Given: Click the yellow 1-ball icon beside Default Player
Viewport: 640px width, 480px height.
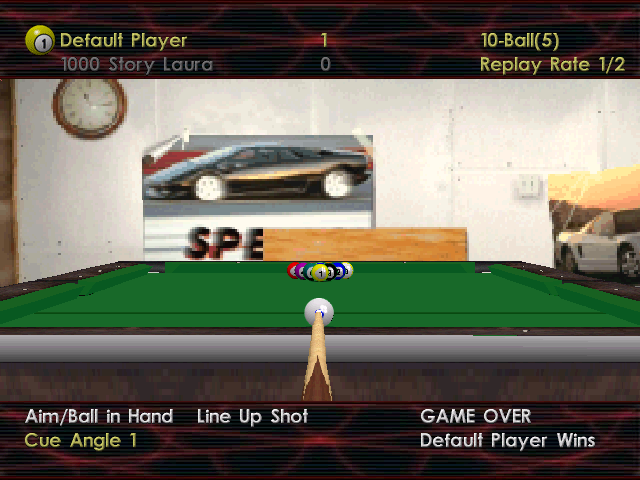Looking at the screenshot, I should (x=39, y=41).
